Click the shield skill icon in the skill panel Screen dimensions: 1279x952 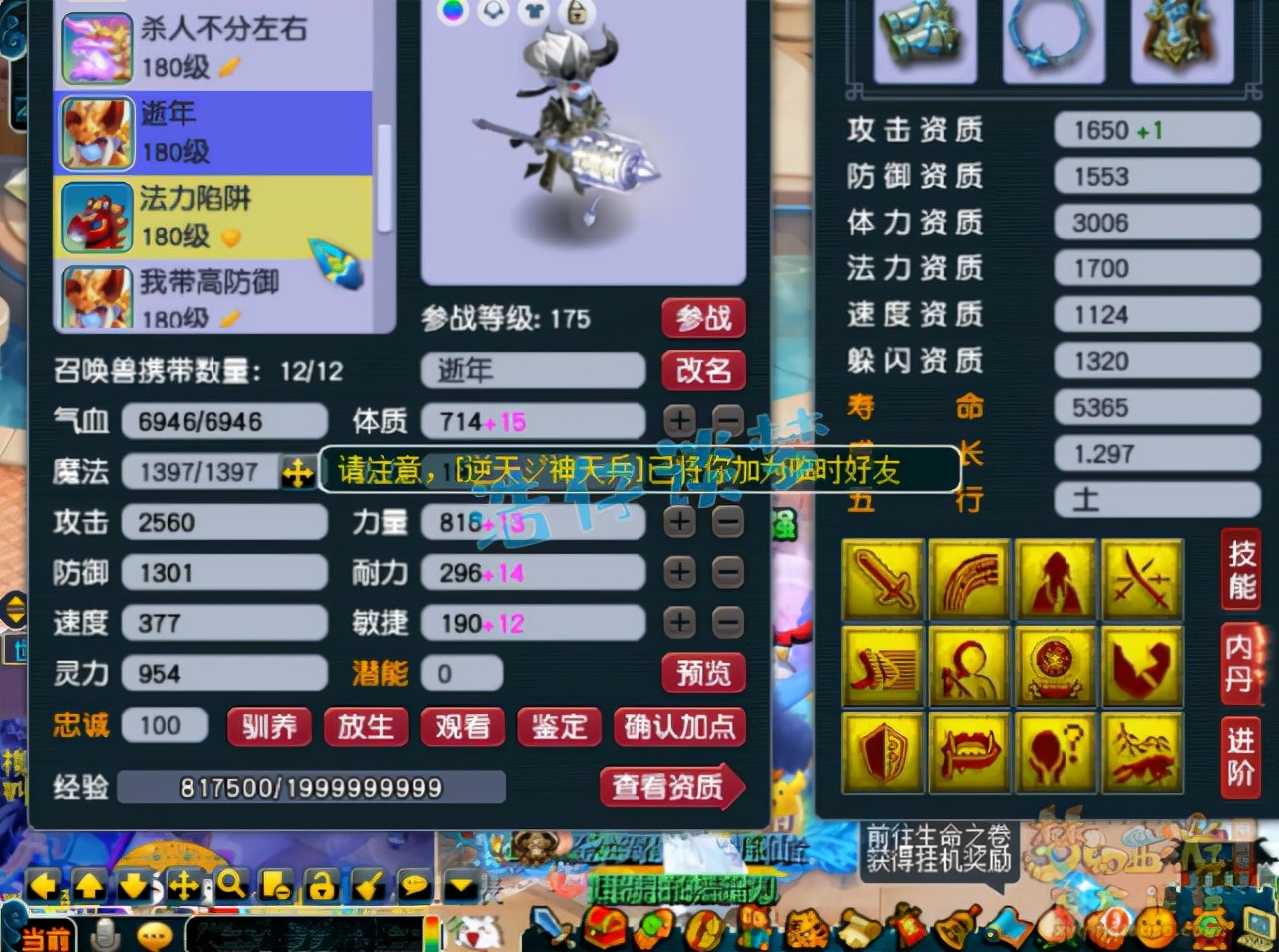882,751
